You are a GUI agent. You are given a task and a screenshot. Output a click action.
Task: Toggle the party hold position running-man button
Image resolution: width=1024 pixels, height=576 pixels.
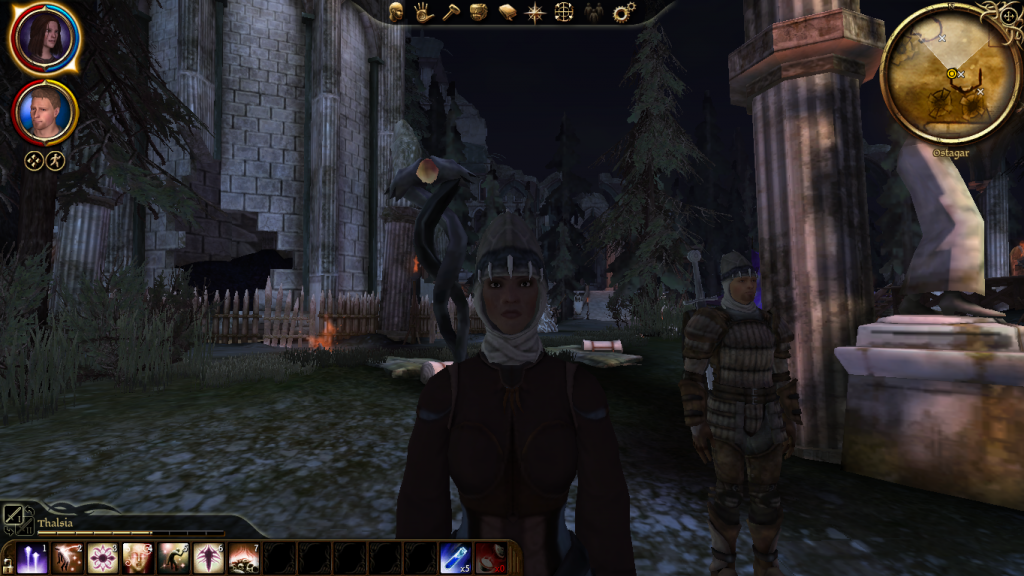point(55,160)
